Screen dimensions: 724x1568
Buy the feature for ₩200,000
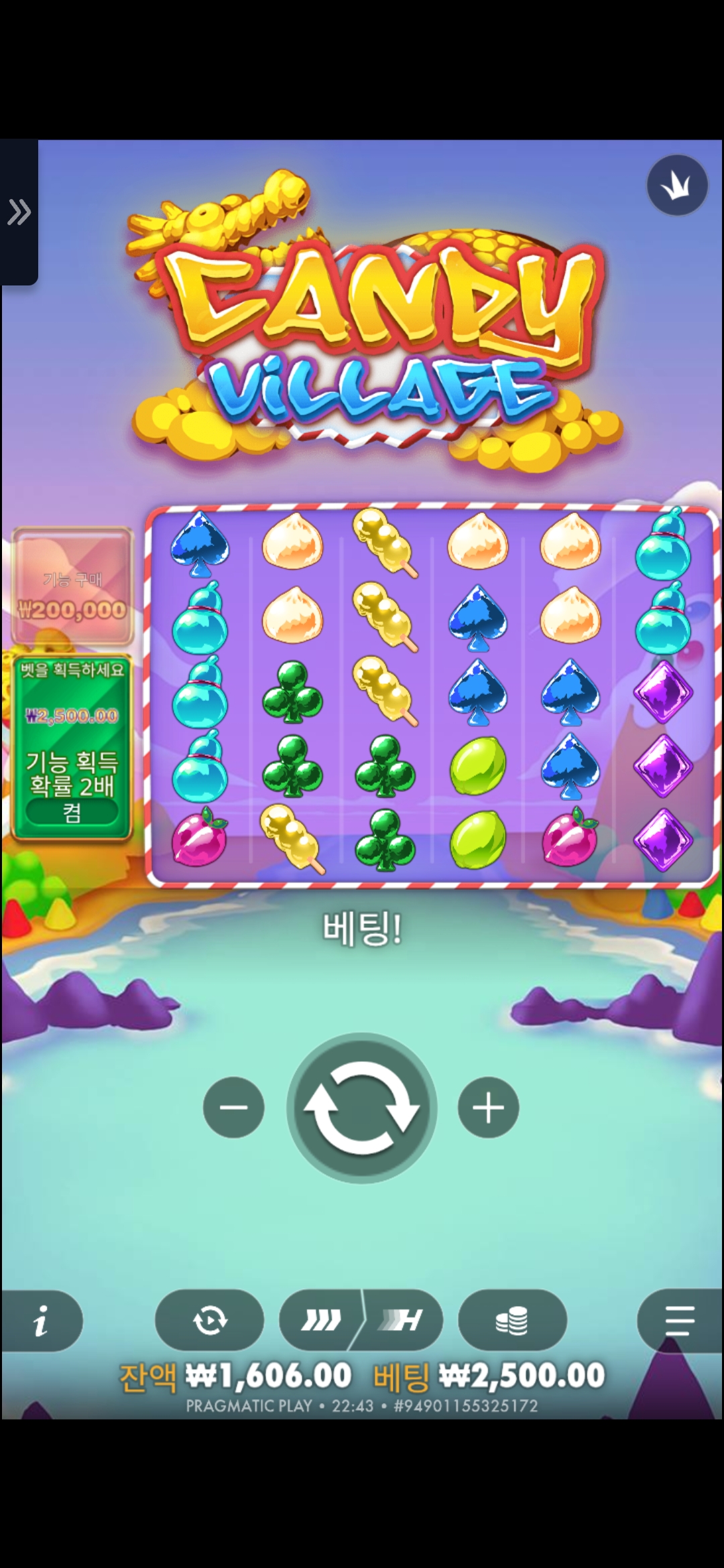(72, 587)
